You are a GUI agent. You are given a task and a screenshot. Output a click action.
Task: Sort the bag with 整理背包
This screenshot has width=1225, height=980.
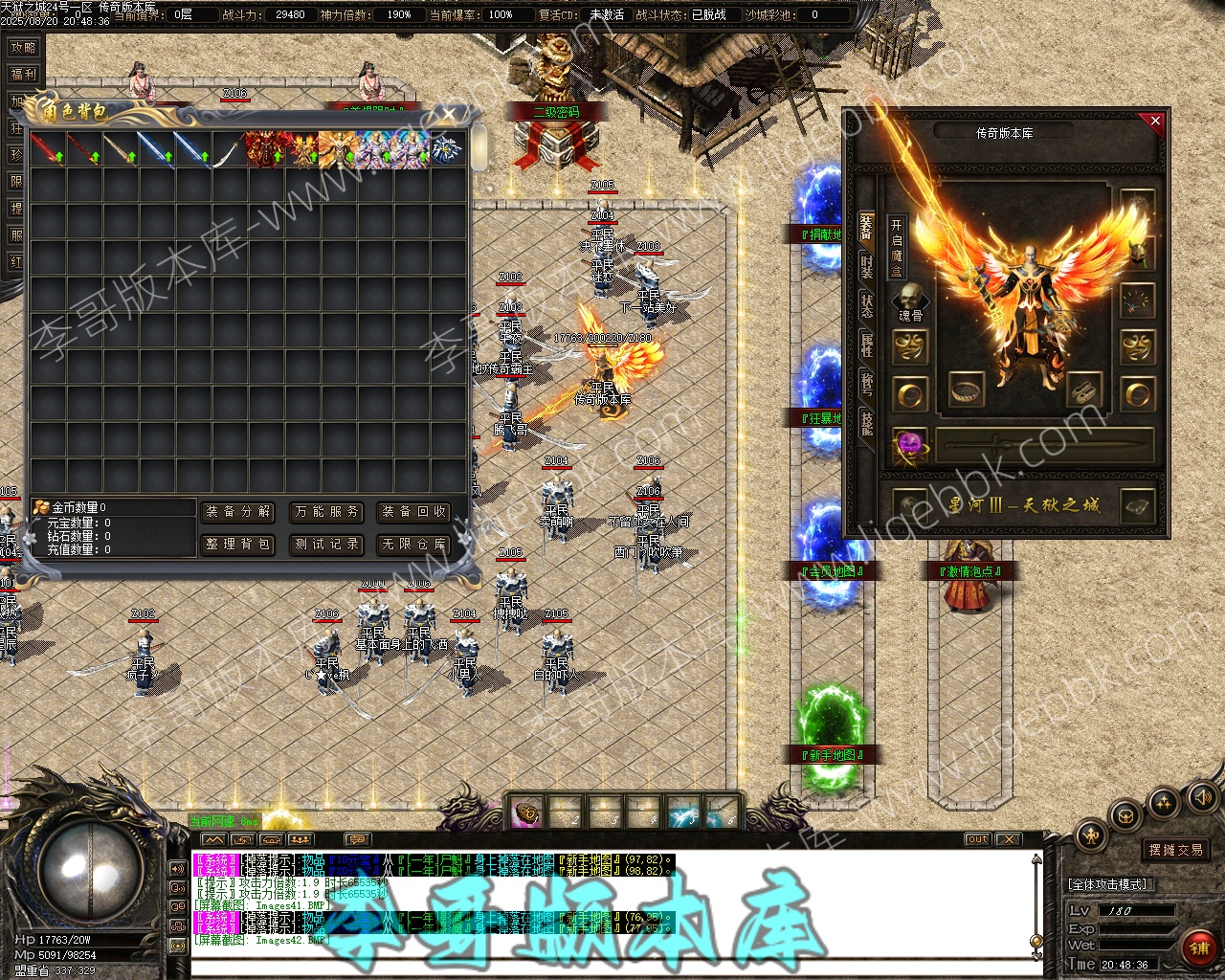click(x=238, y=545)
